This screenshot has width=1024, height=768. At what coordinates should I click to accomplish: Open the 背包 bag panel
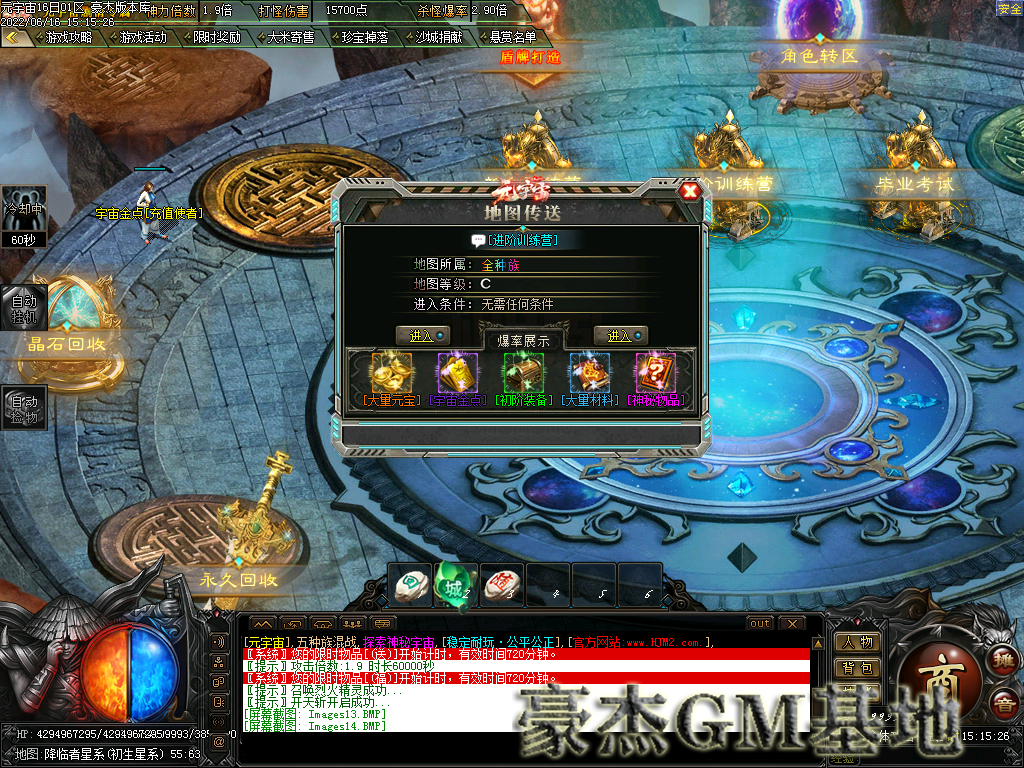[x=858, y=667]
